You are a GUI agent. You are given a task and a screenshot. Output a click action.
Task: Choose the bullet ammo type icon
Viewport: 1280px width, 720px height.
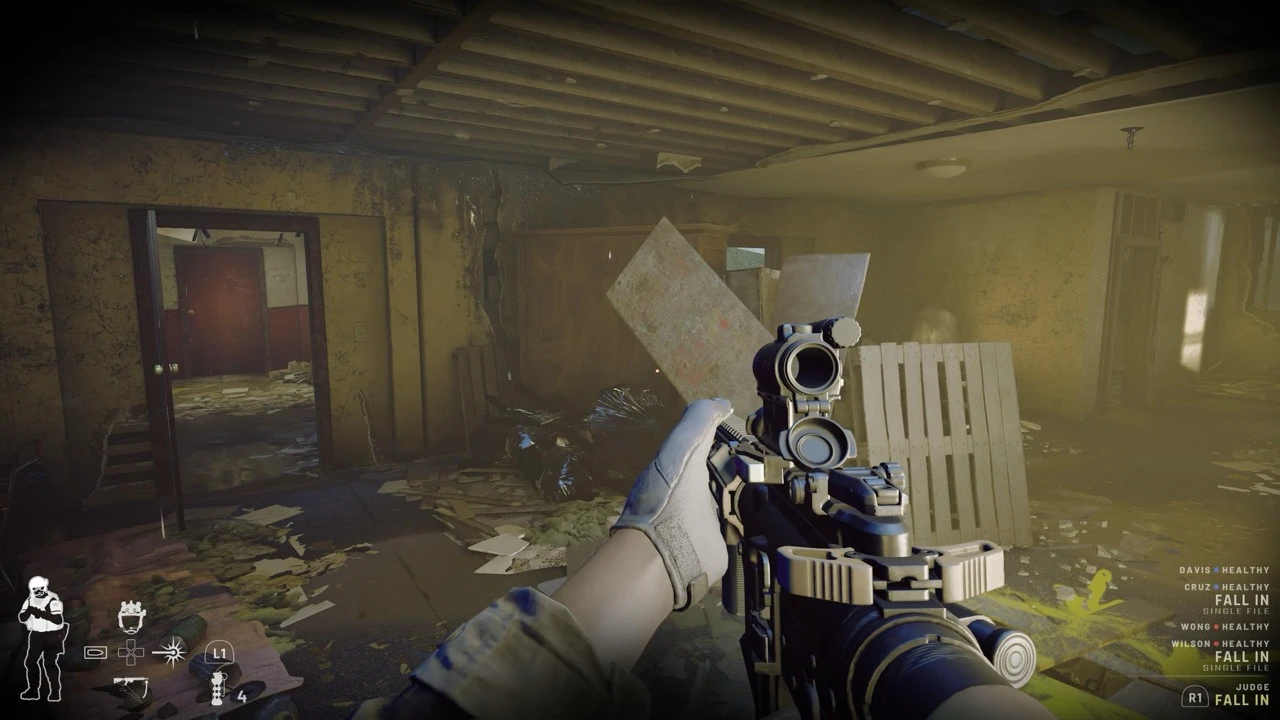click(x=95, y=653)
